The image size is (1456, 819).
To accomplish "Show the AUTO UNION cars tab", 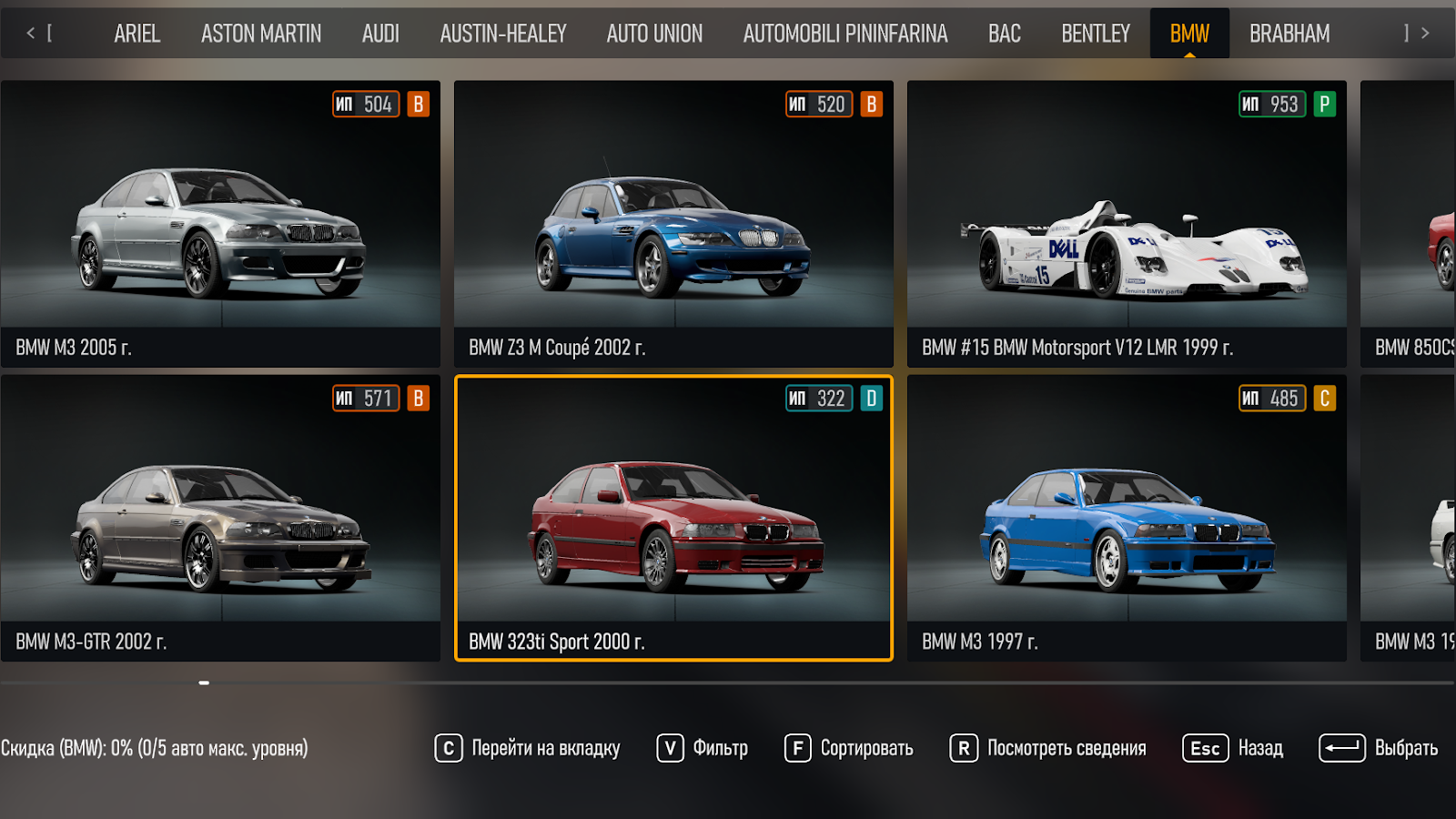I will click(654, 34).
